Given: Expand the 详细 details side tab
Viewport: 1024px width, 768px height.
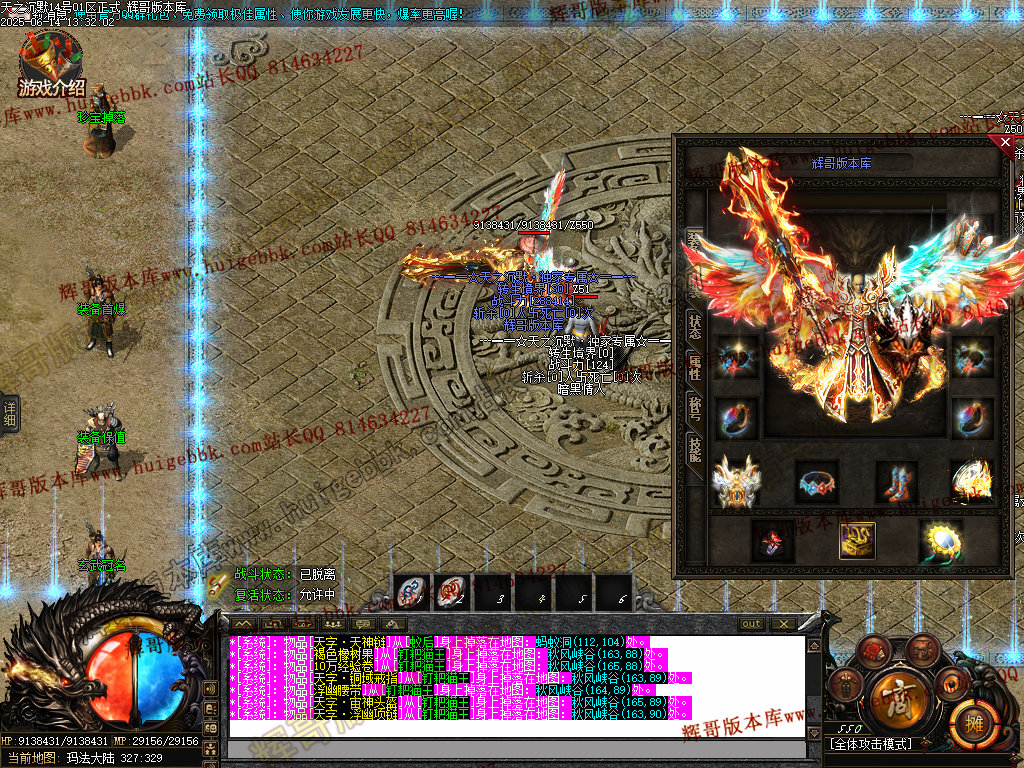Looking at the screenshot, I should pos(9,412).
